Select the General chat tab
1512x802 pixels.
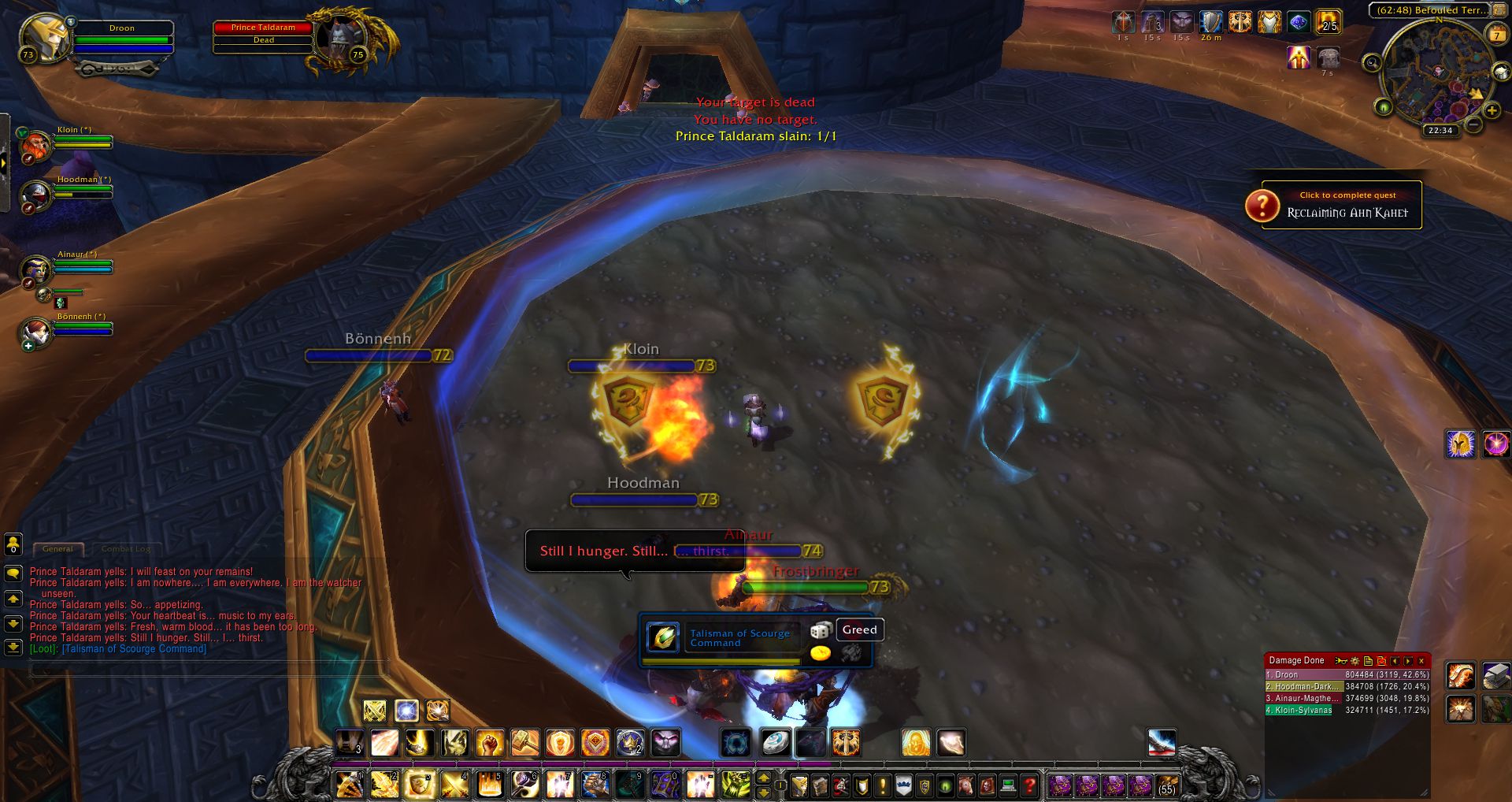(x=57, y=549)
